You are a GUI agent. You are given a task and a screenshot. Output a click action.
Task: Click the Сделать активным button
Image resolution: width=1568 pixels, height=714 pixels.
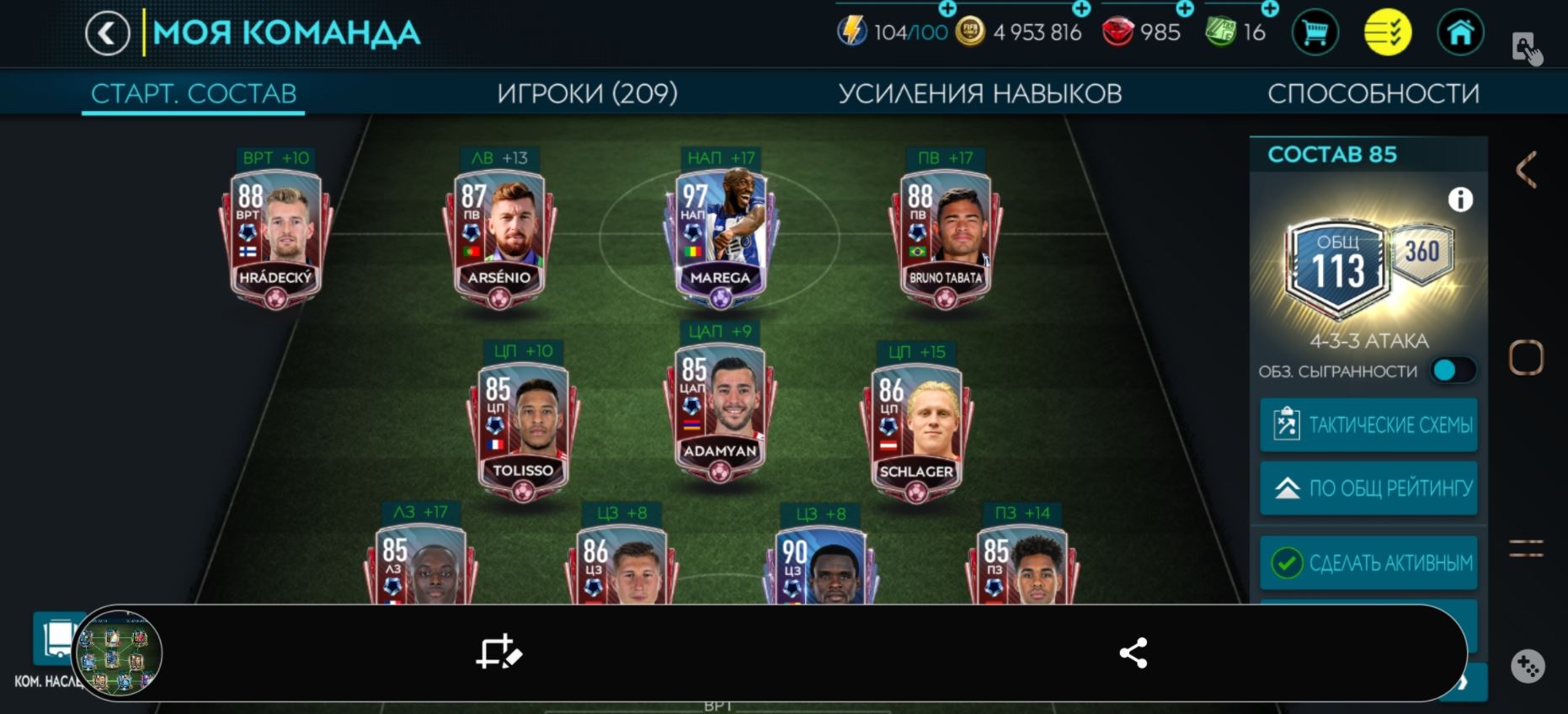(1368, 562)
